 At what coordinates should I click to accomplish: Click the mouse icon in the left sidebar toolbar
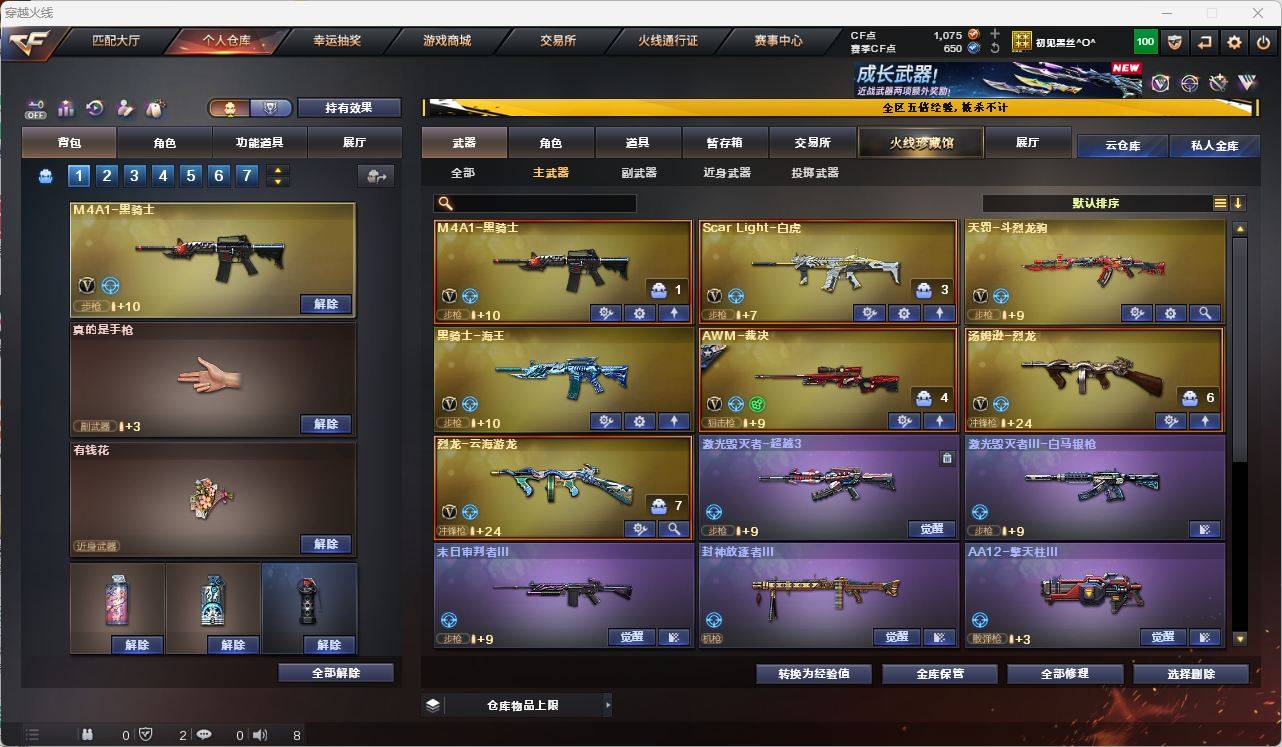[154, 107]
